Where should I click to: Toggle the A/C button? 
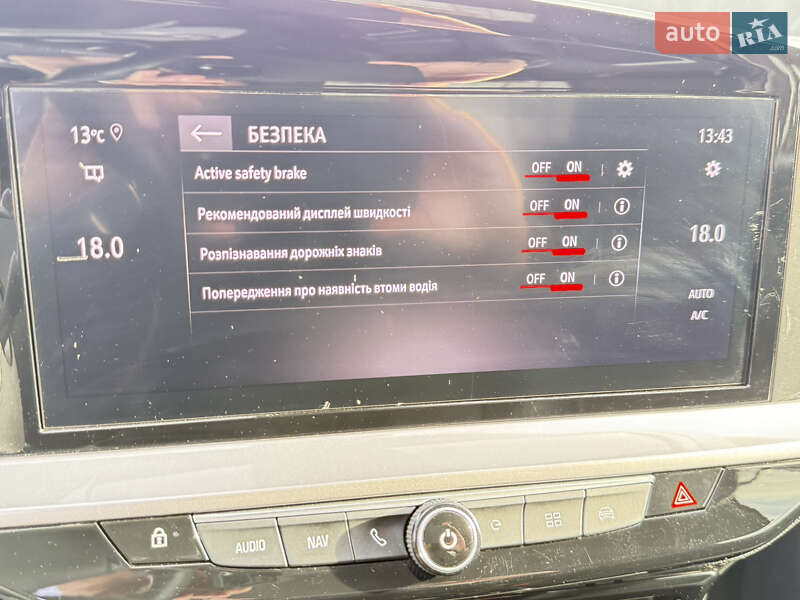[x=698, y=315]
